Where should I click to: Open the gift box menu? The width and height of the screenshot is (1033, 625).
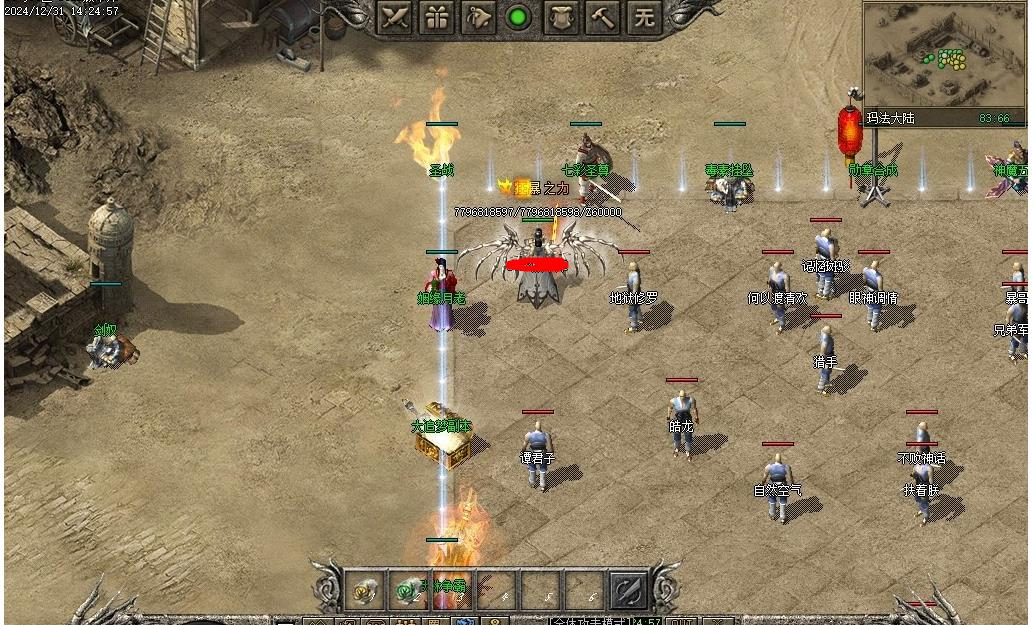coord(437,18)
